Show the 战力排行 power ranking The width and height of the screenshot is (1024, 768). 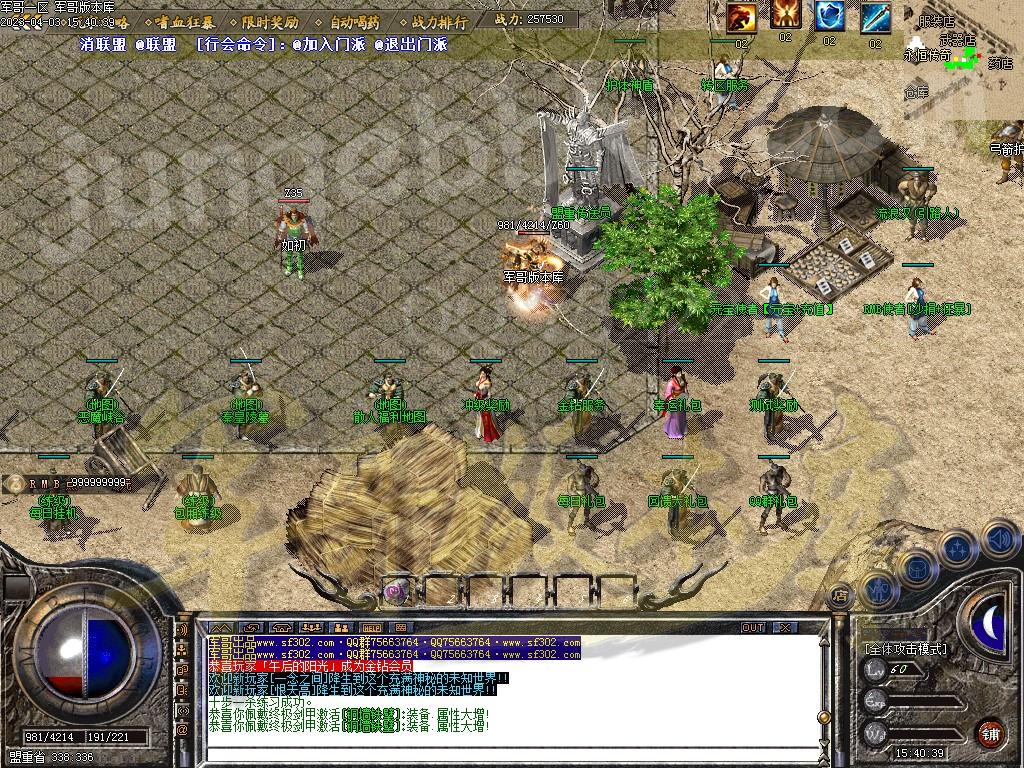(438, 21)
